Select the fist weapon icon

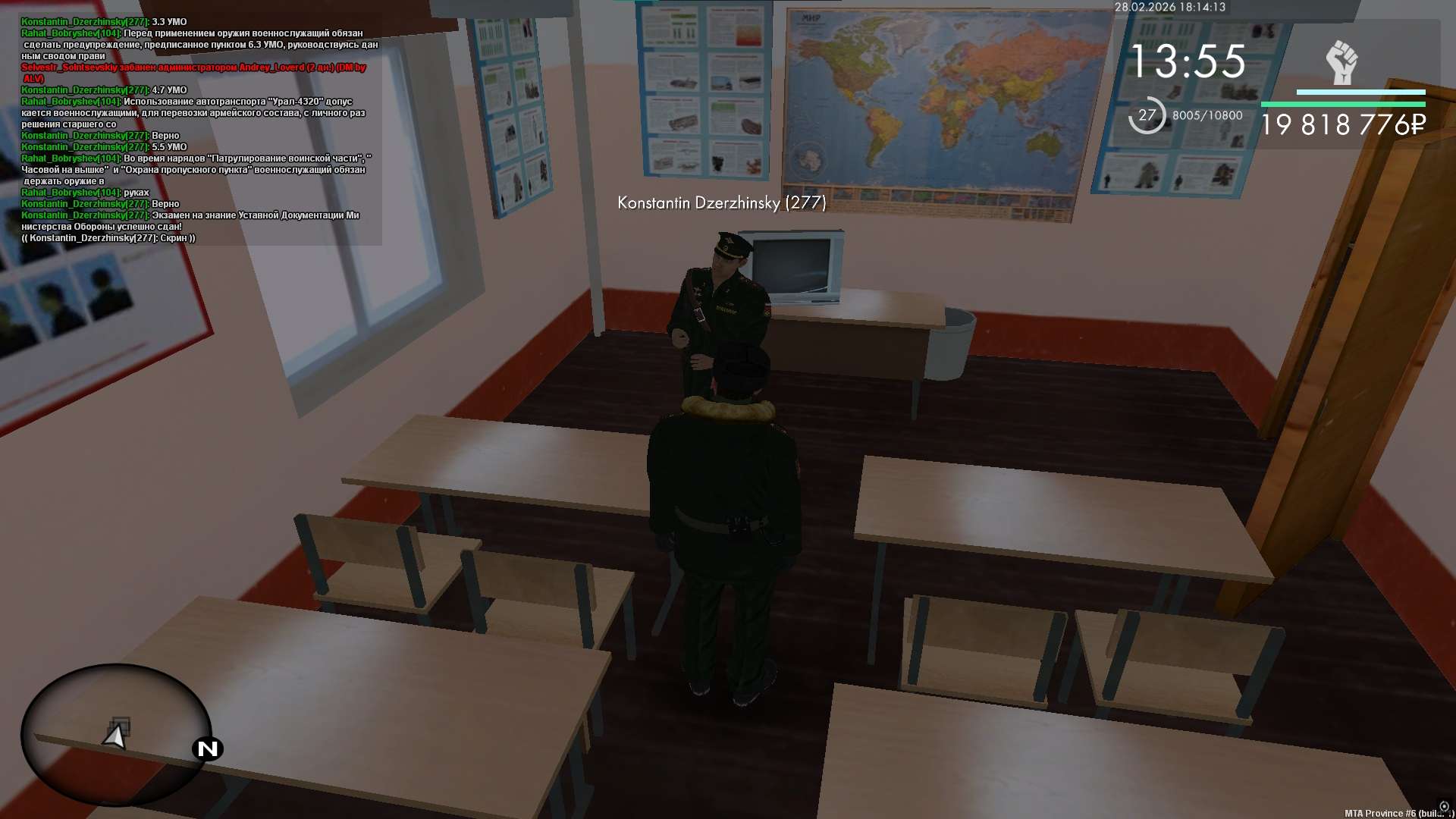coord(1341,63)
